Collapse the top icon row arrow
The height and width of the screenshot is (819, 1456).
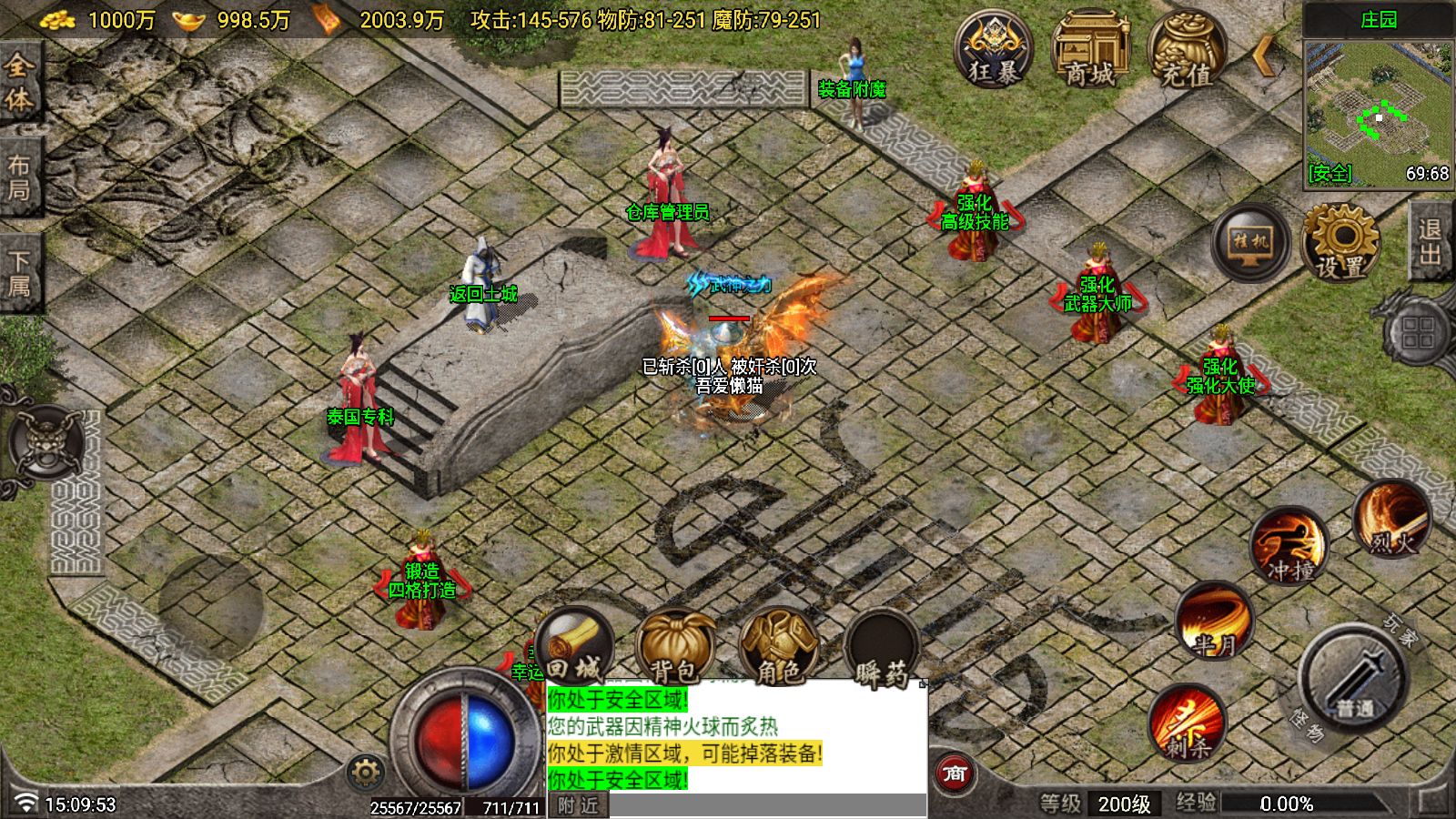click(x=1264, y=56)
